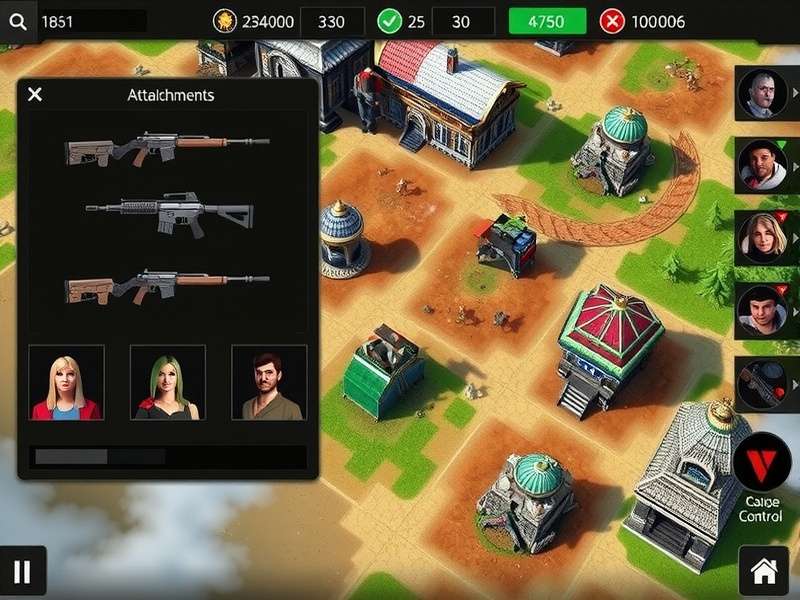Screen dimensions: 800x600
Task: Click the red X icon beside 100006
Action: 611,21
